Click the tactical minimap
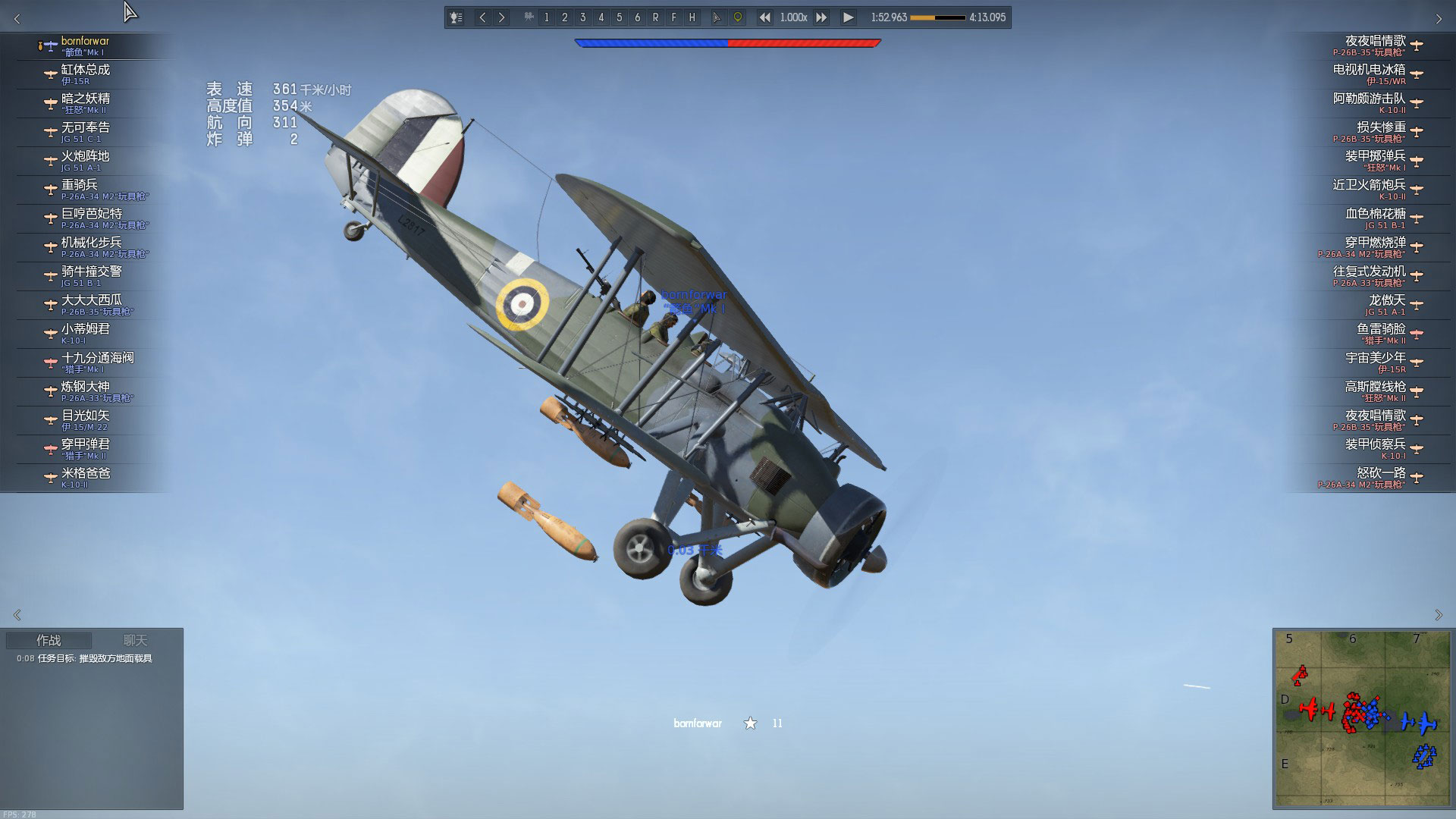Screen dimensions: 1456x819 click(x=1362, y=718)
